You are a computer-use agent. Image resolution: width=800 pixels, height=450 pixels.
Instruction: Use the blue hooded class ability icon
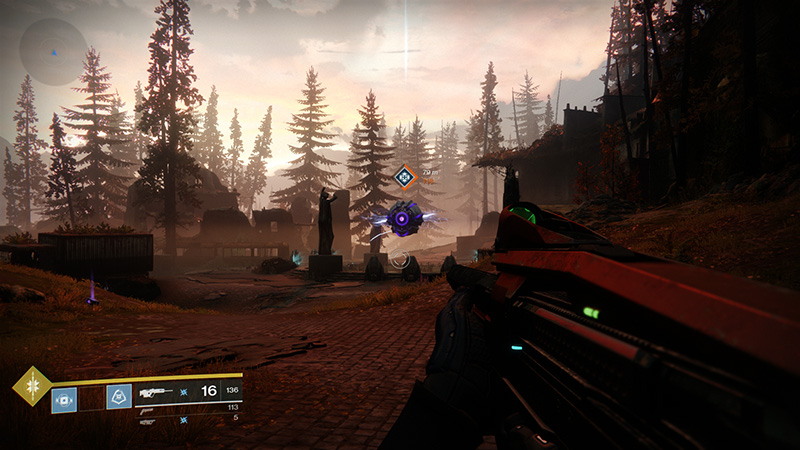(x=119, y=397)
